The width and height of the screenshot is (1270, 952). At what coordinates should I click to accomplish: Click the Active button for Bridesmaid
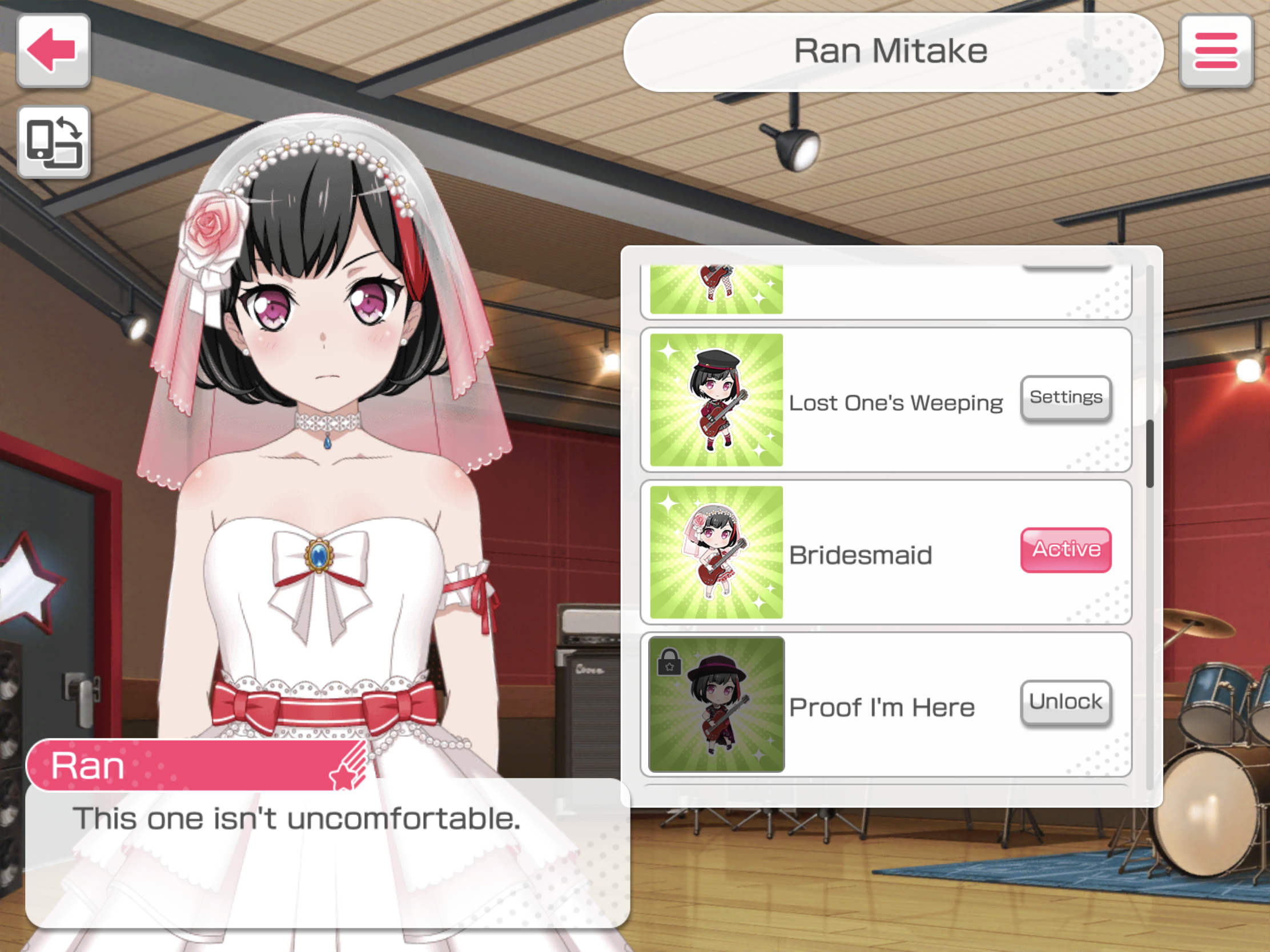tap(1066, 550)
